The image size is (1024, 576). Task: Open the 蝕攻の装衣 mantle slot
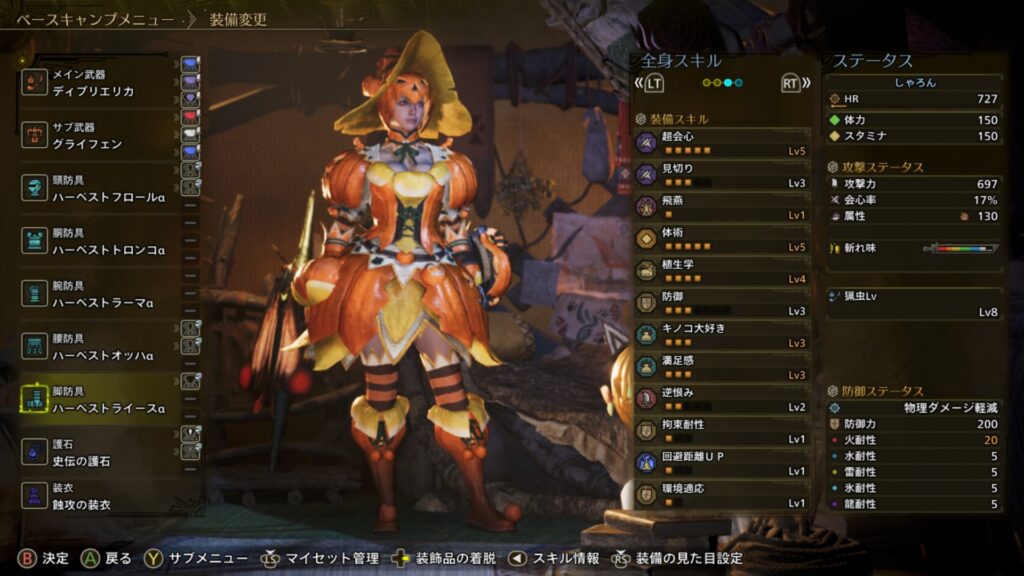(x=100, y=498)
